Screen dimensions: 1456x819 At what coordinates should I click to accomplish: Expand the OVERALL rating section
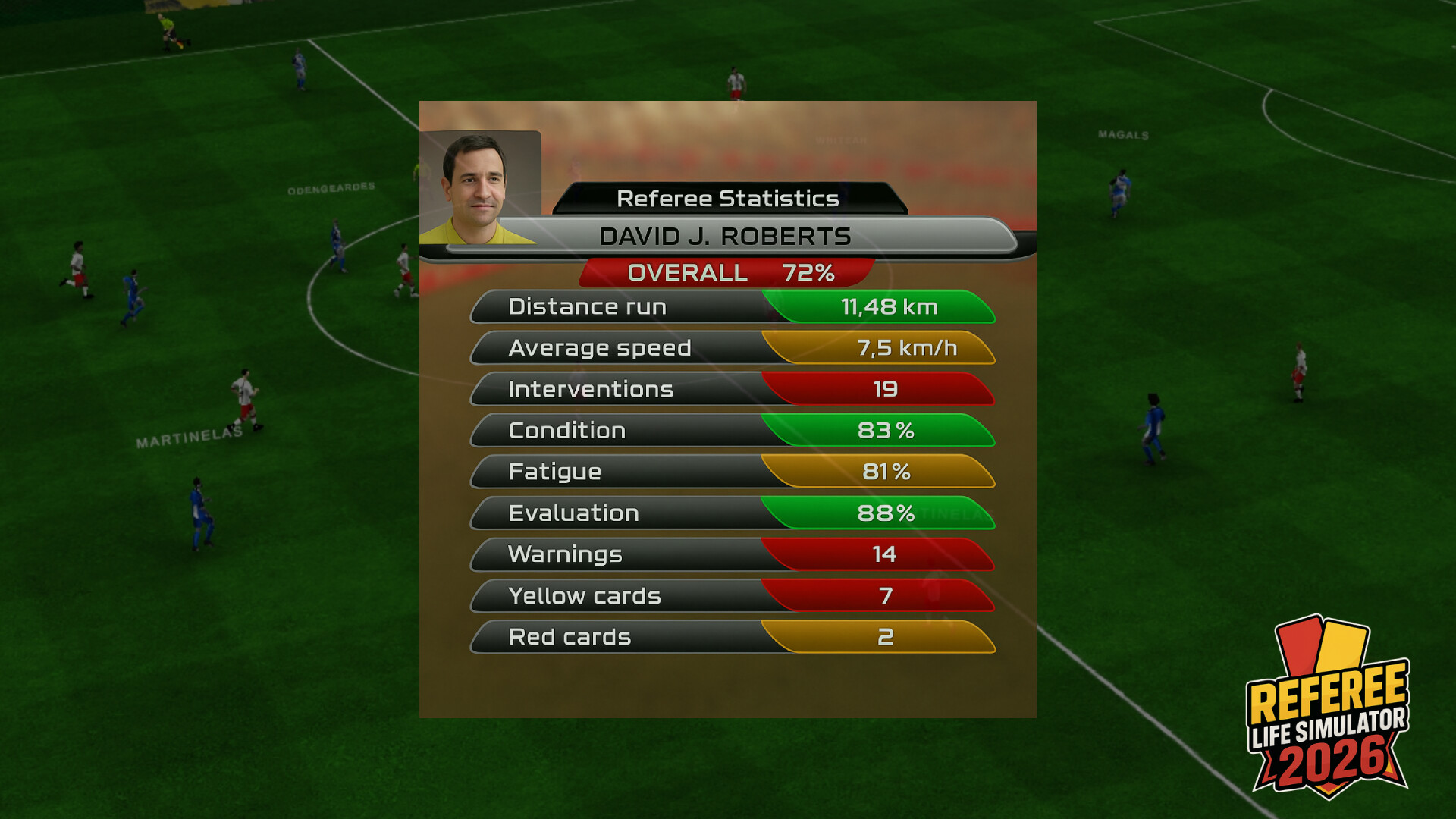click(728, 271)
